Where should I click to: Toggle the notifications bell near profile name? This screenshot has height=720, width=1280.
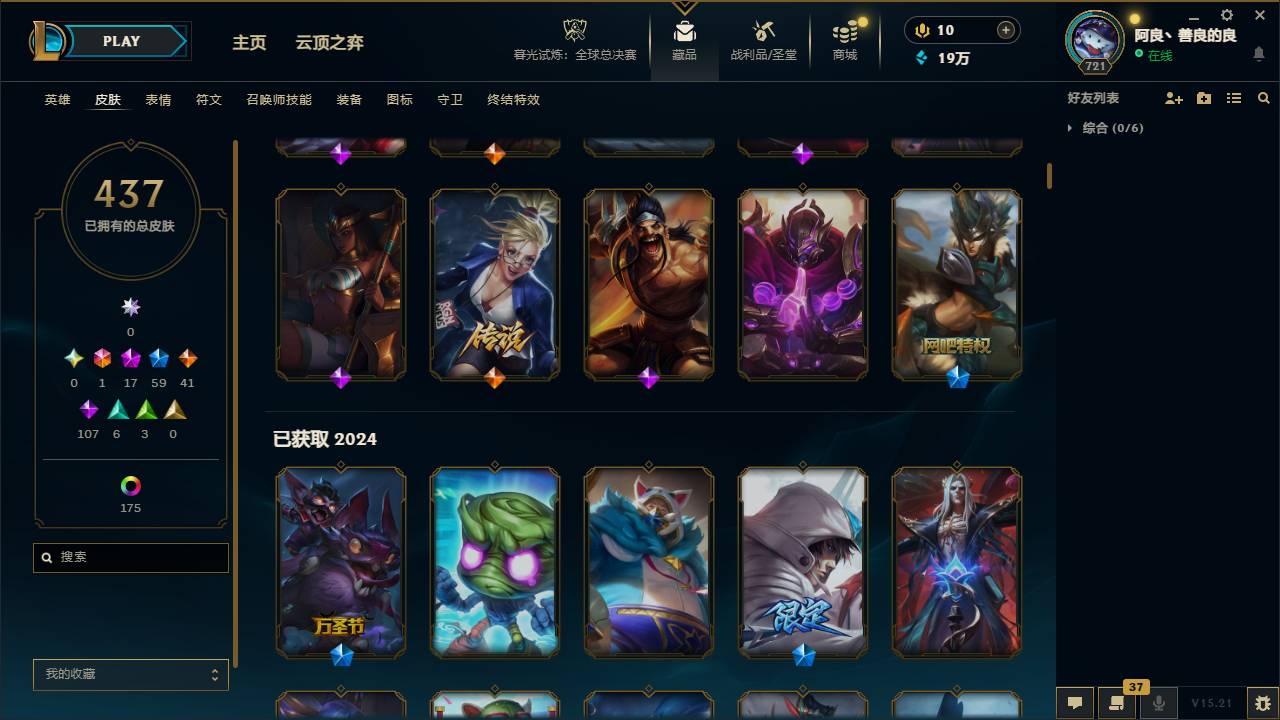point(1260,52)
